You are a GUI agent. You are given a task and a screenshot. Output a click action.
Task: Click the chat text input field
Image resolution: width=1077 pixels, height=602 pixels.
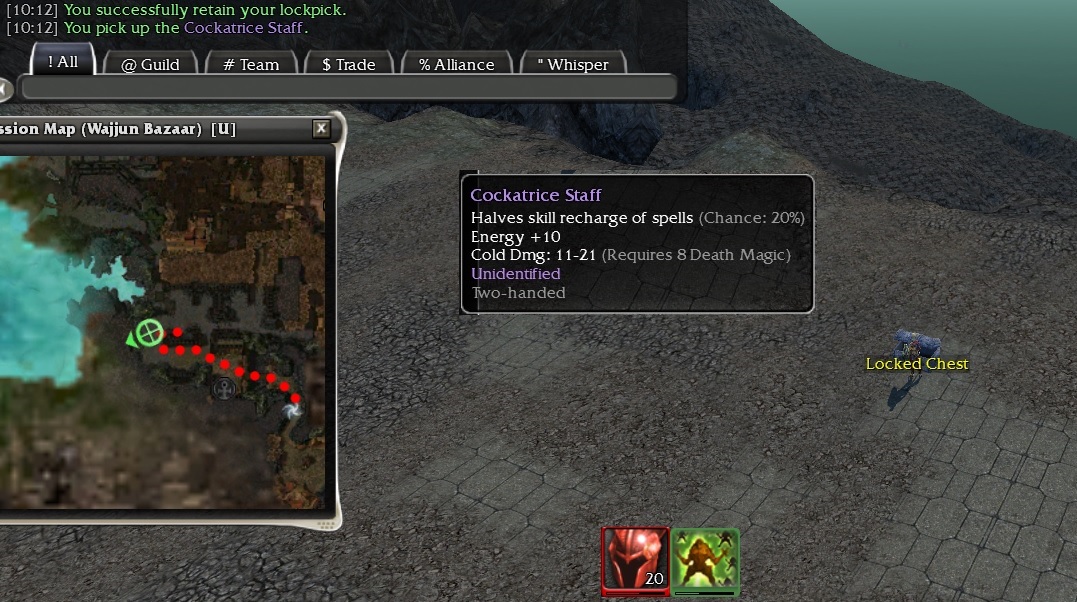(x=346, y=88)
